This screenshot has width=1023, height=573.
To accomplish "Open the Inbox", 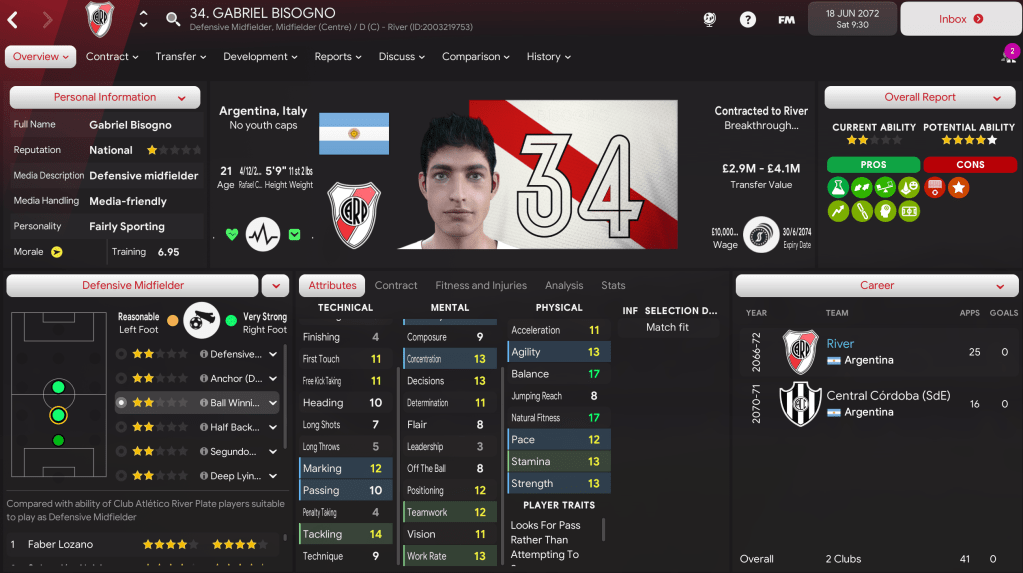I will point(960,19).
